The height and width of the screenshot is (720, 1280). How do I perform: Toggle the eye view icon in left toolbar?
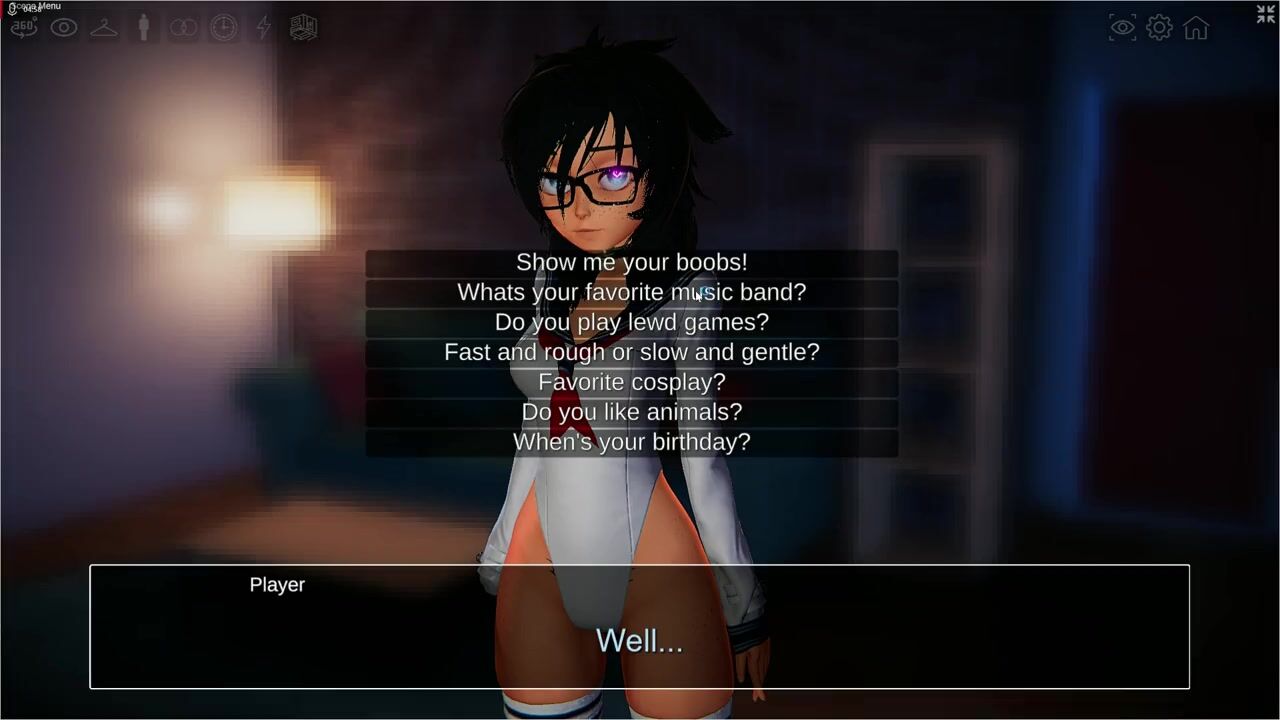[x=64, y=28]
